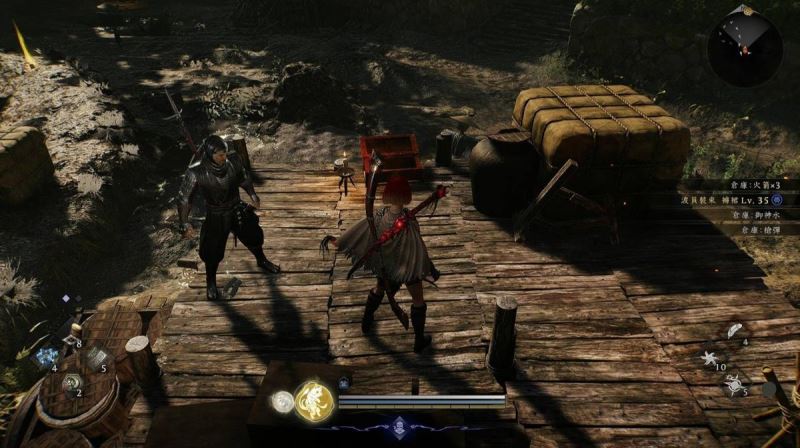Open the circular minimap
800x448 pixels.
[x=744, y=50]
